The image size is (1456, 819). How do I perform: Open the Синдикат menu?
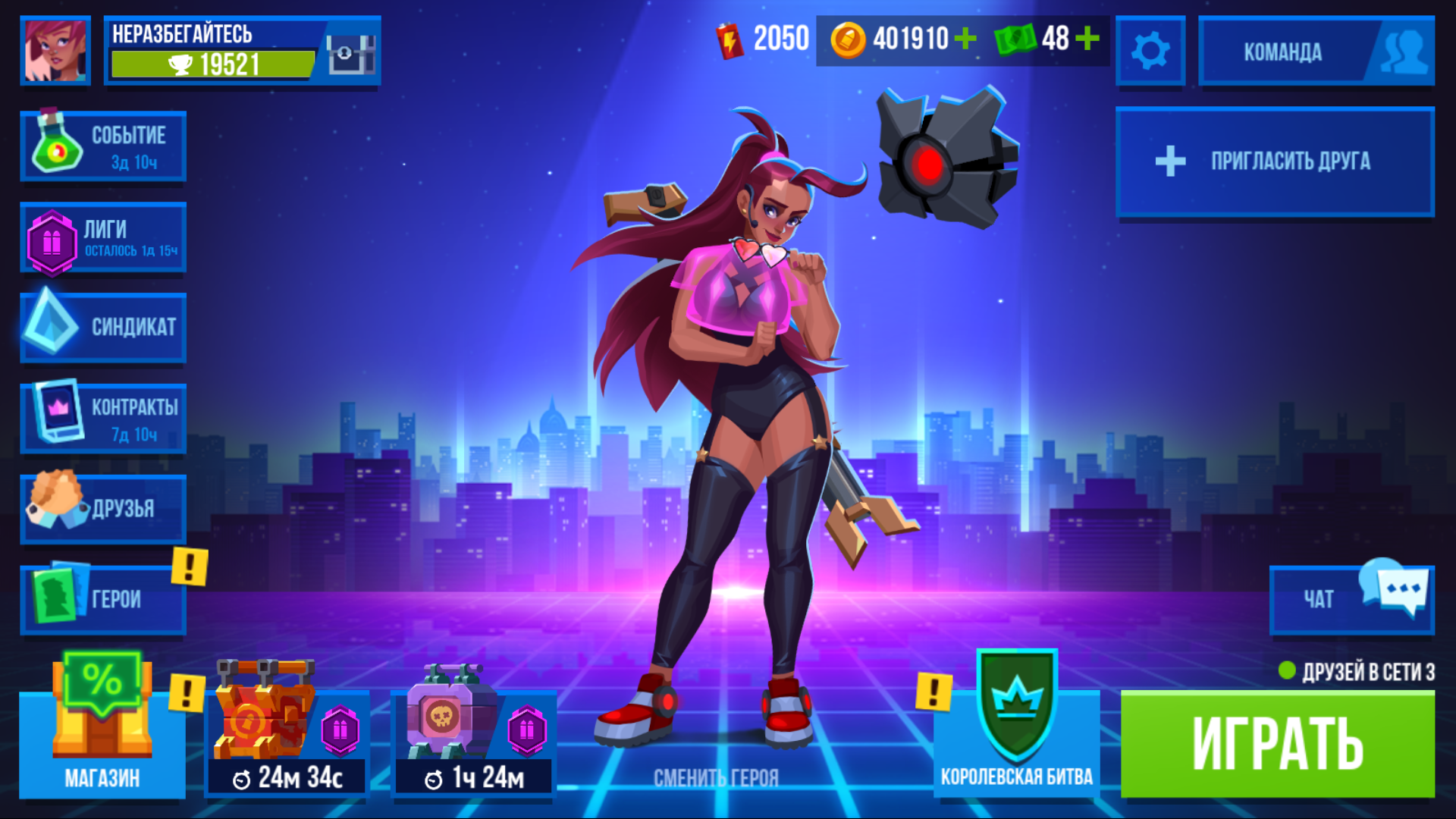point(103,328)
